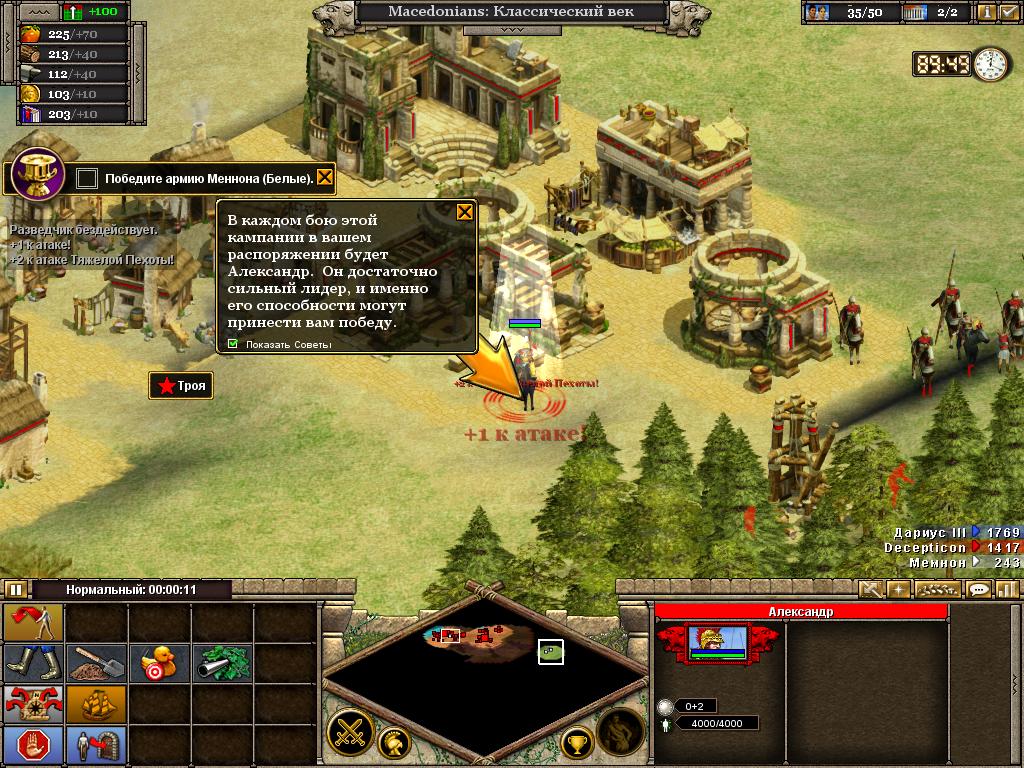Activate the boots move command
Image resolution: width=1024 pixels, height=768 pixels.
(x=33, y=661)
